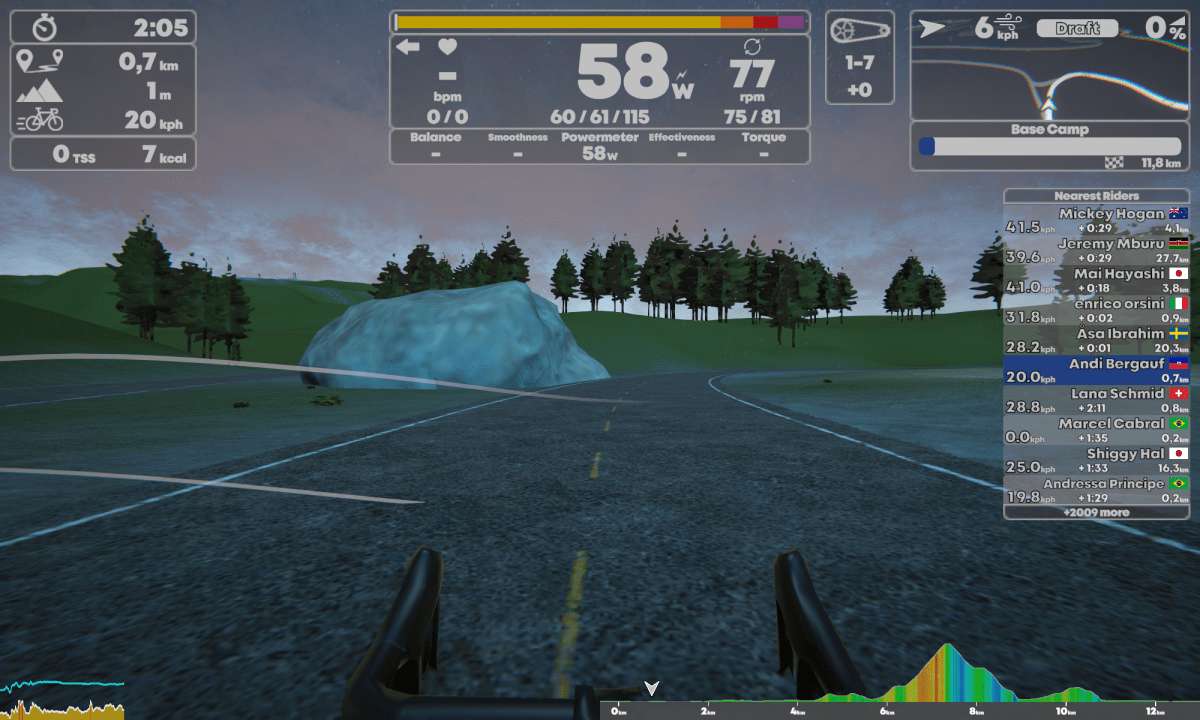Select Marcel Cabral's rider row
The height and width of the screenshot is (720, 1200).
point(1097,430)
